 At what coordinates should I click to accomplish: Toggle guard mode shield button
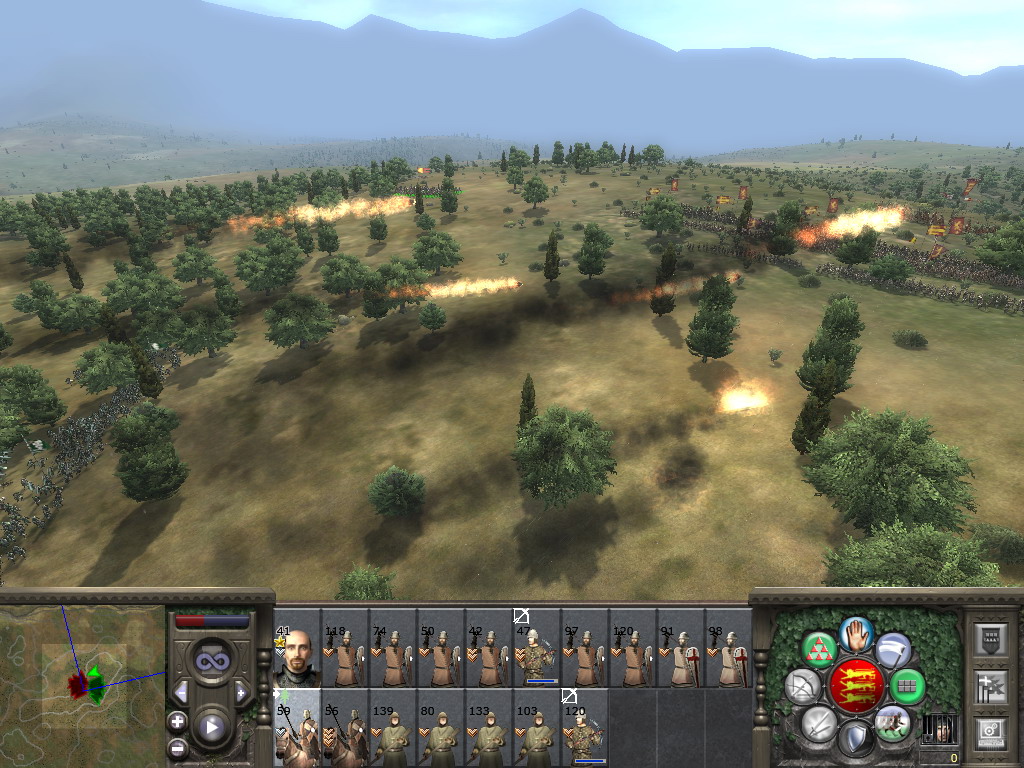click(x=855, y=740)
